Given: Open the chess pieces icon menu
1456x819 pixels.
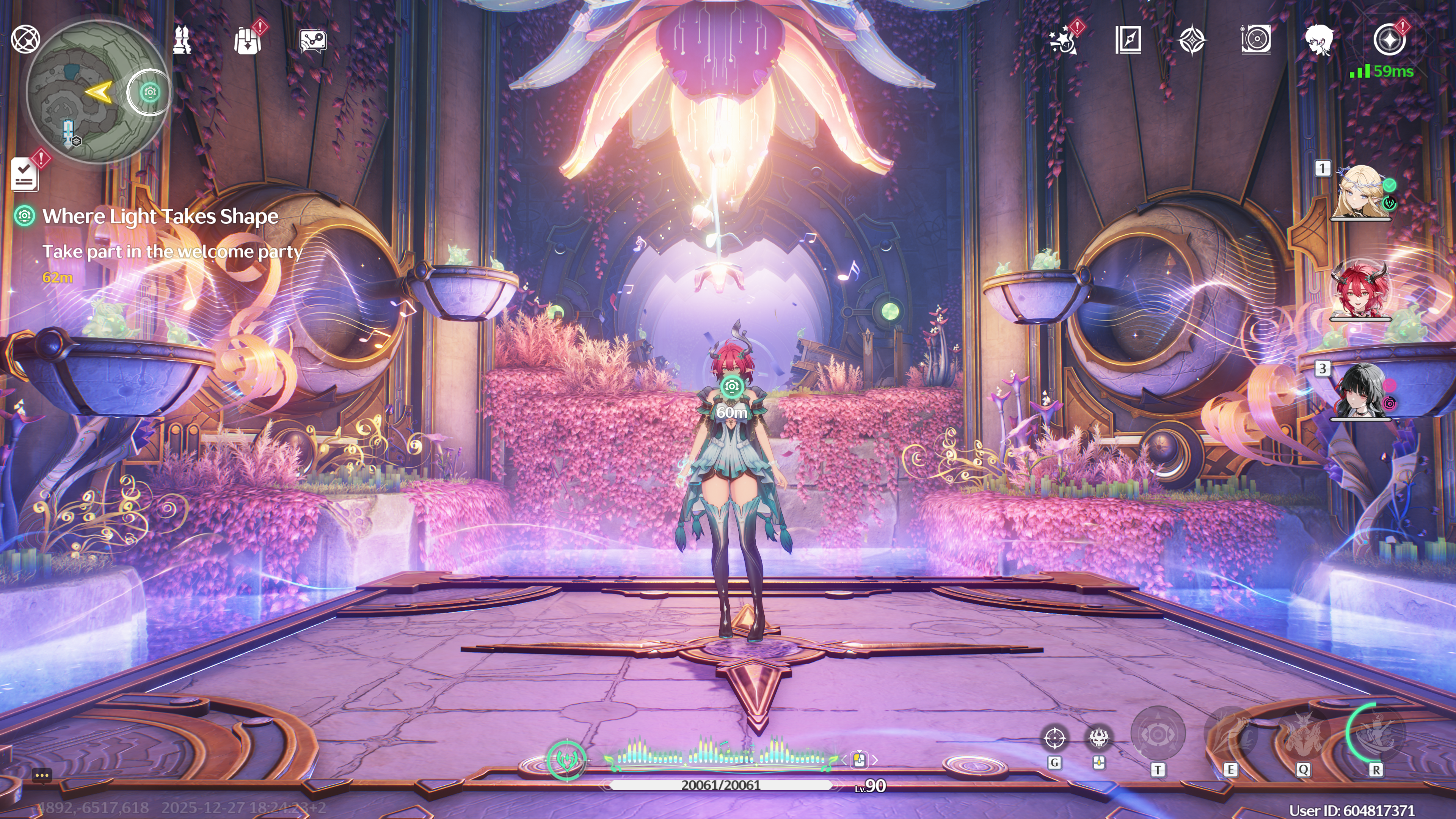Looking at the screenshot, I should (182, 40).
